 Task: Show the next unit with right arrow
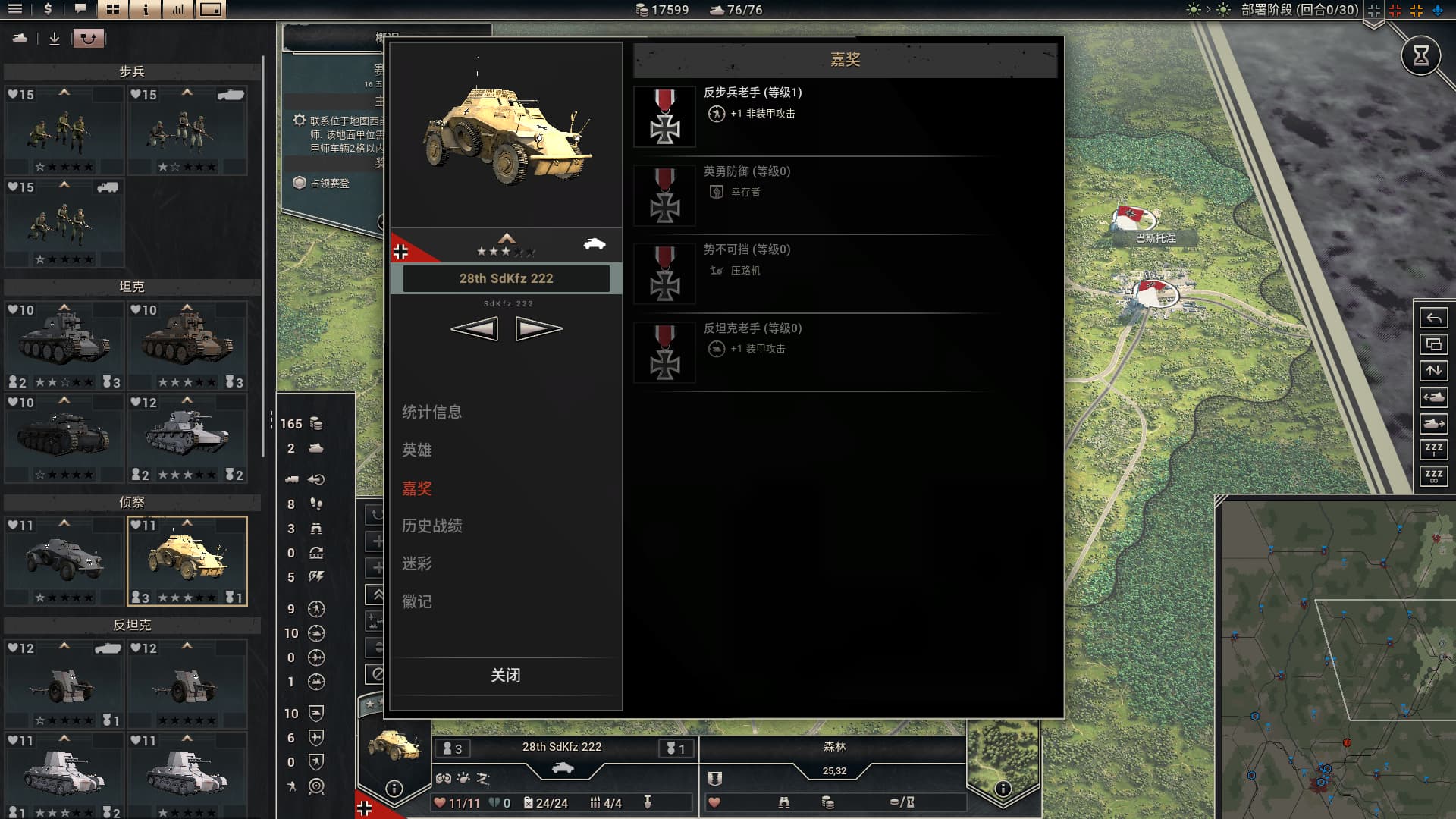pos(538,328)
